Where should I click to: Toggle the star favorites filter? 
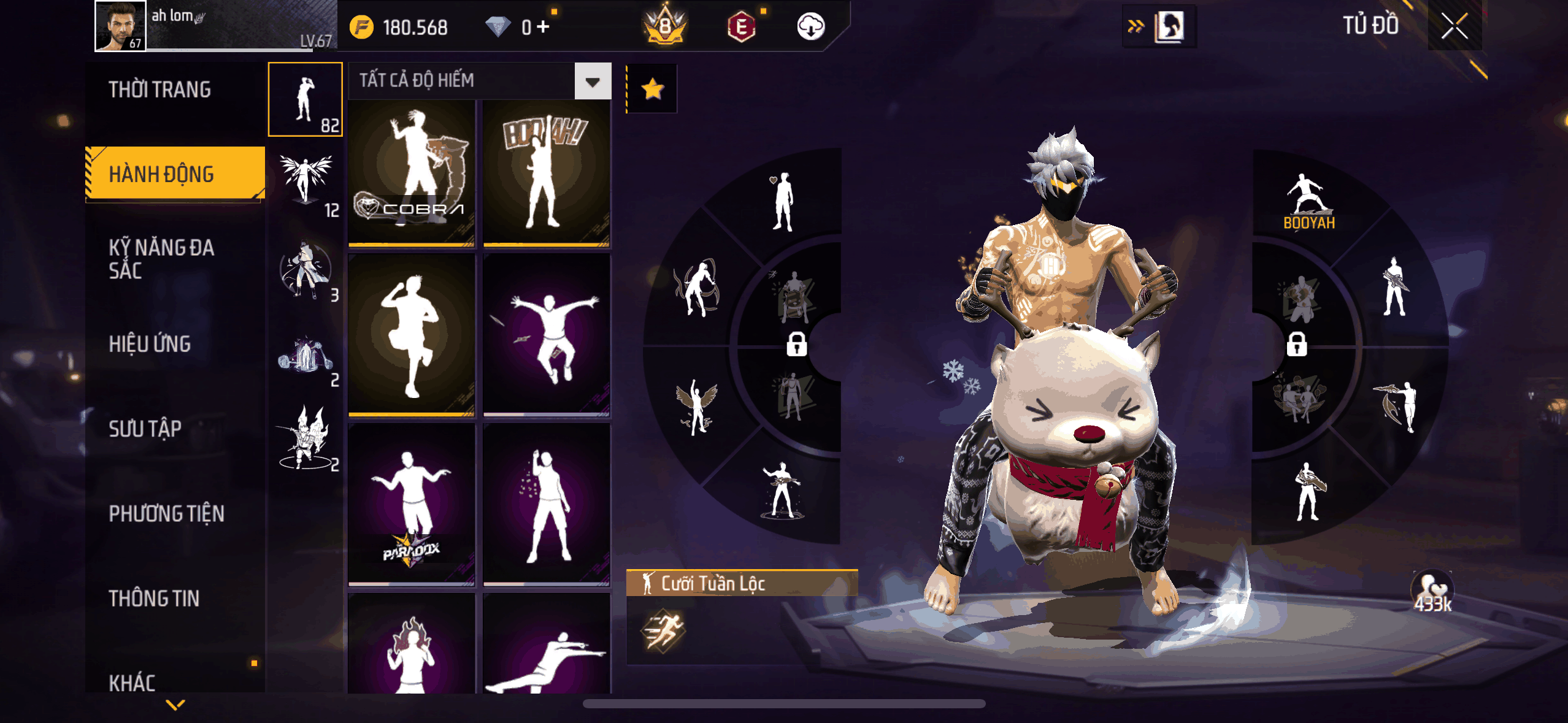tap(652, 89)
